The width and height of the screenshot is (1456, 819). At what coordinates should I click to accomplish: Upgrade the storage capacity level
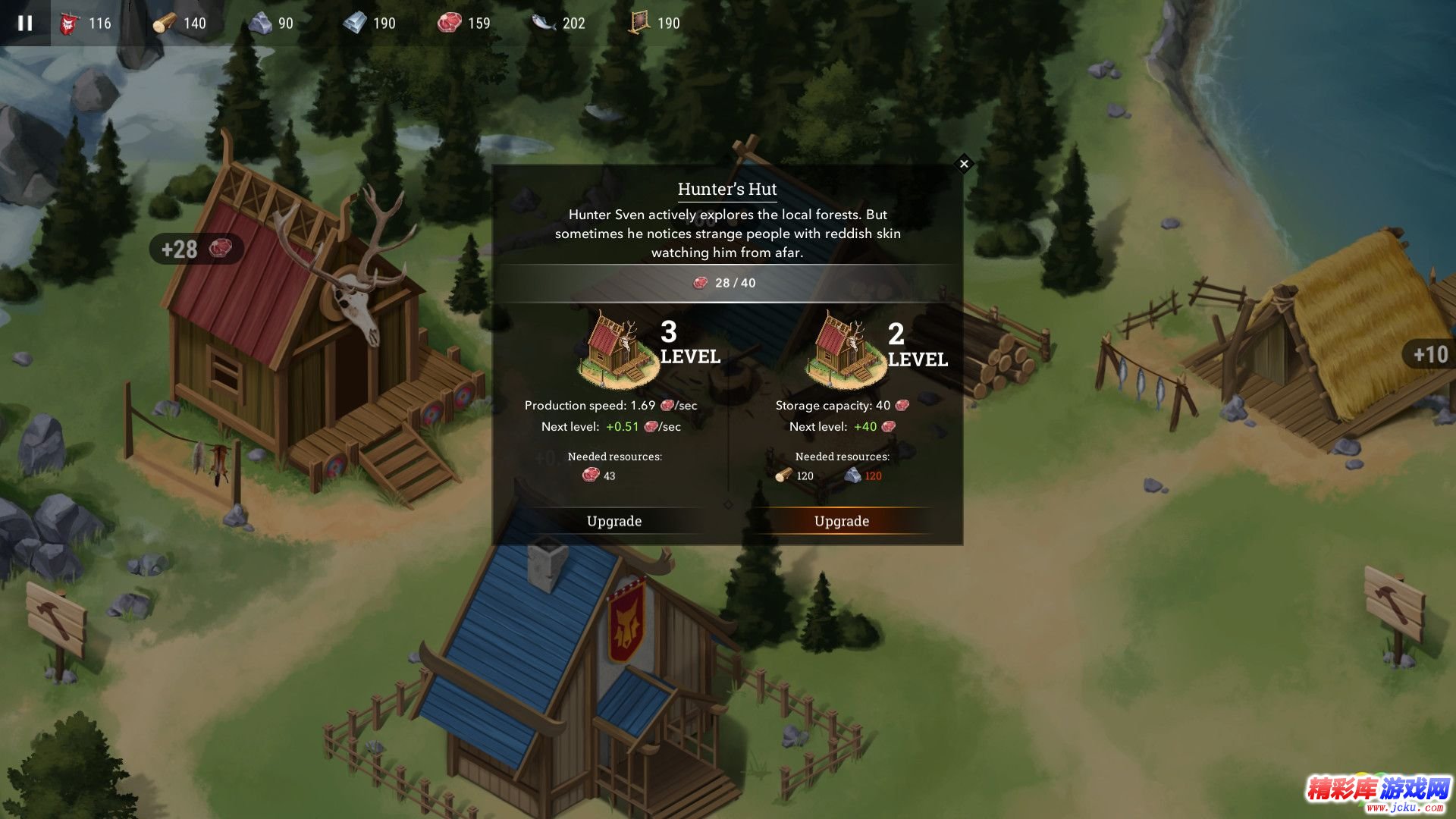[x=842, y=521]
